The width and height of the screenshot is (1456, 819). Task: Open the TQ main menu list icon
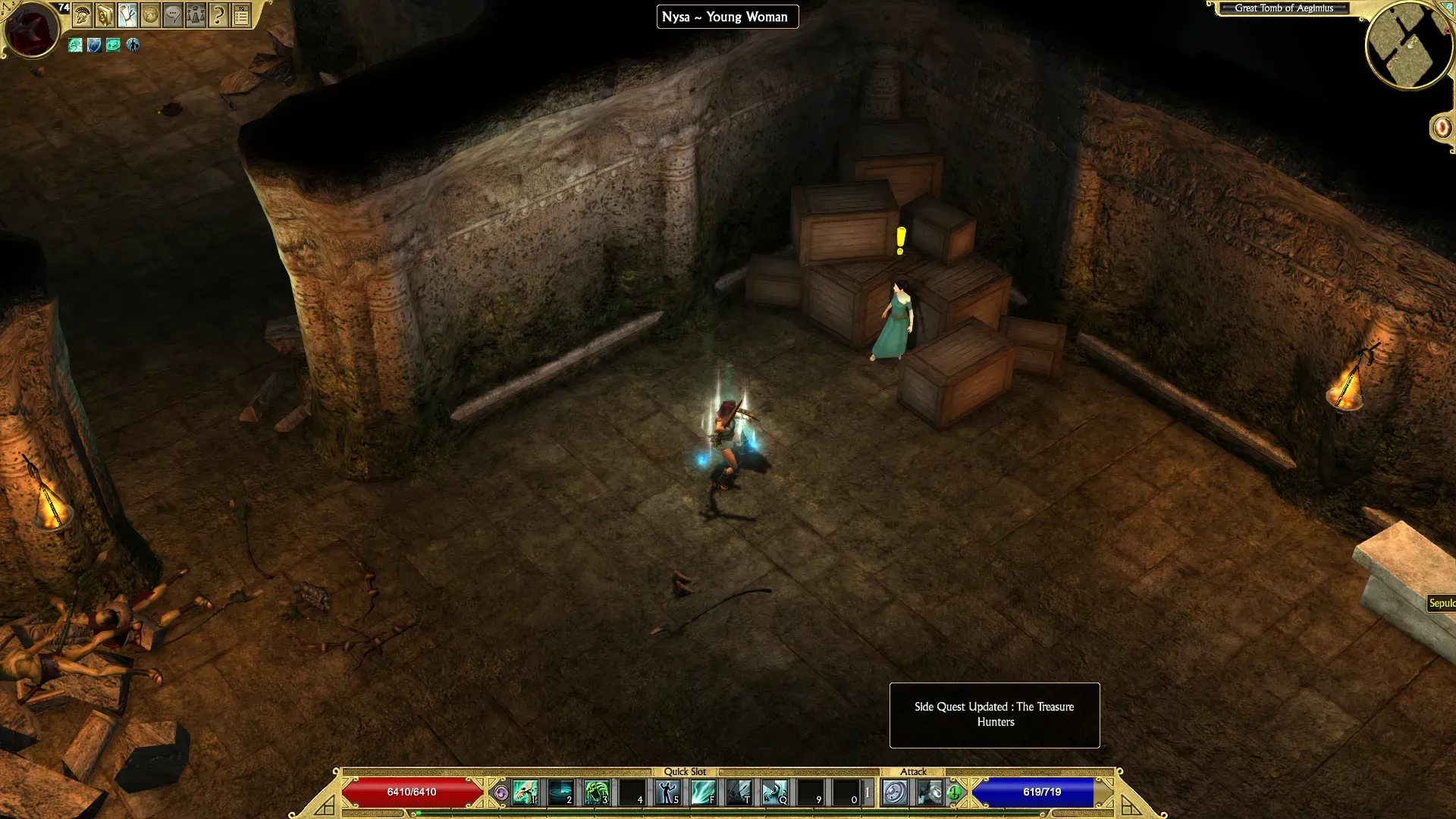point(241,15)
